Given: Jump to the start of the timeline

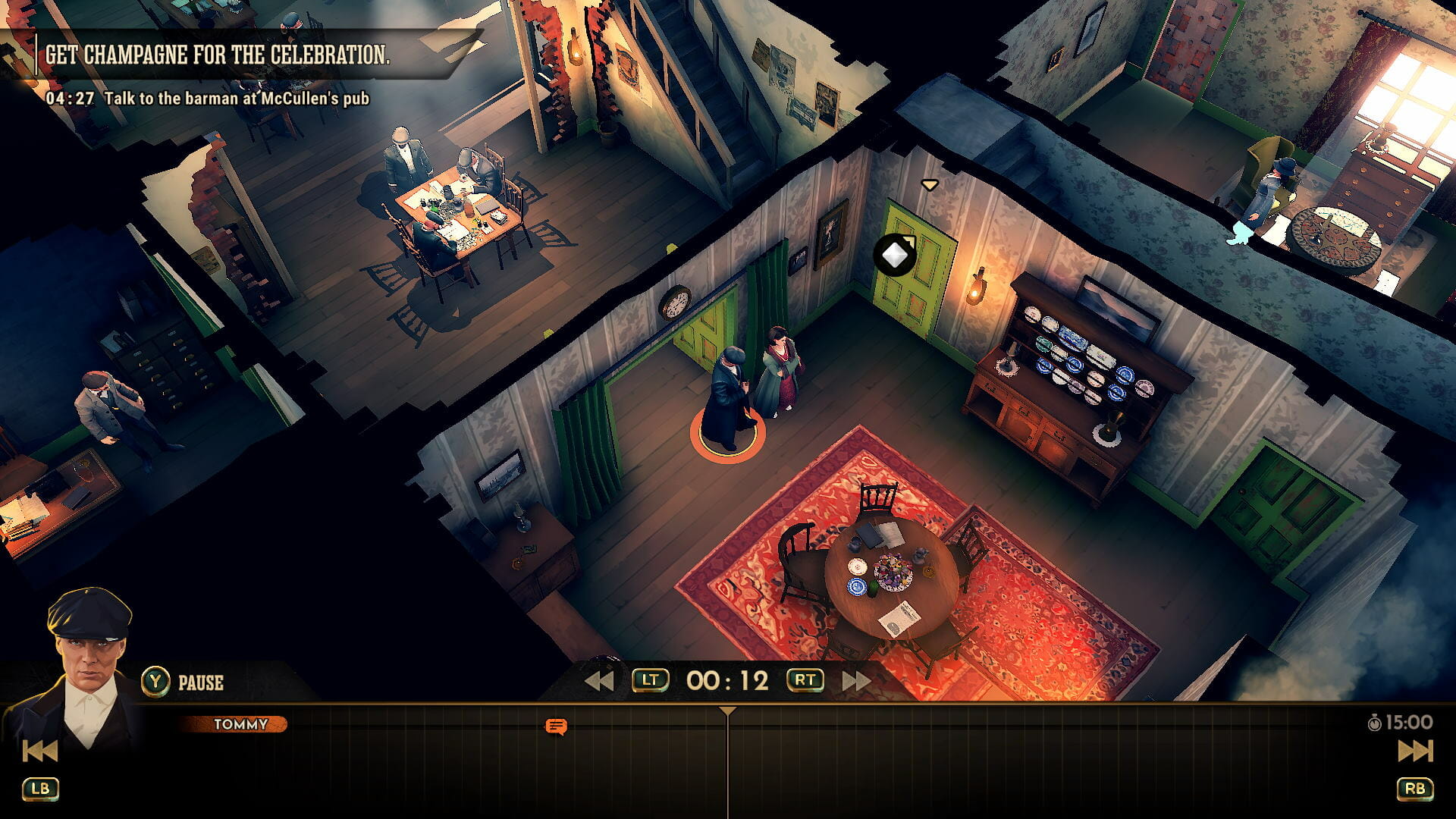Looking at the screenshot, I should 40,751.
